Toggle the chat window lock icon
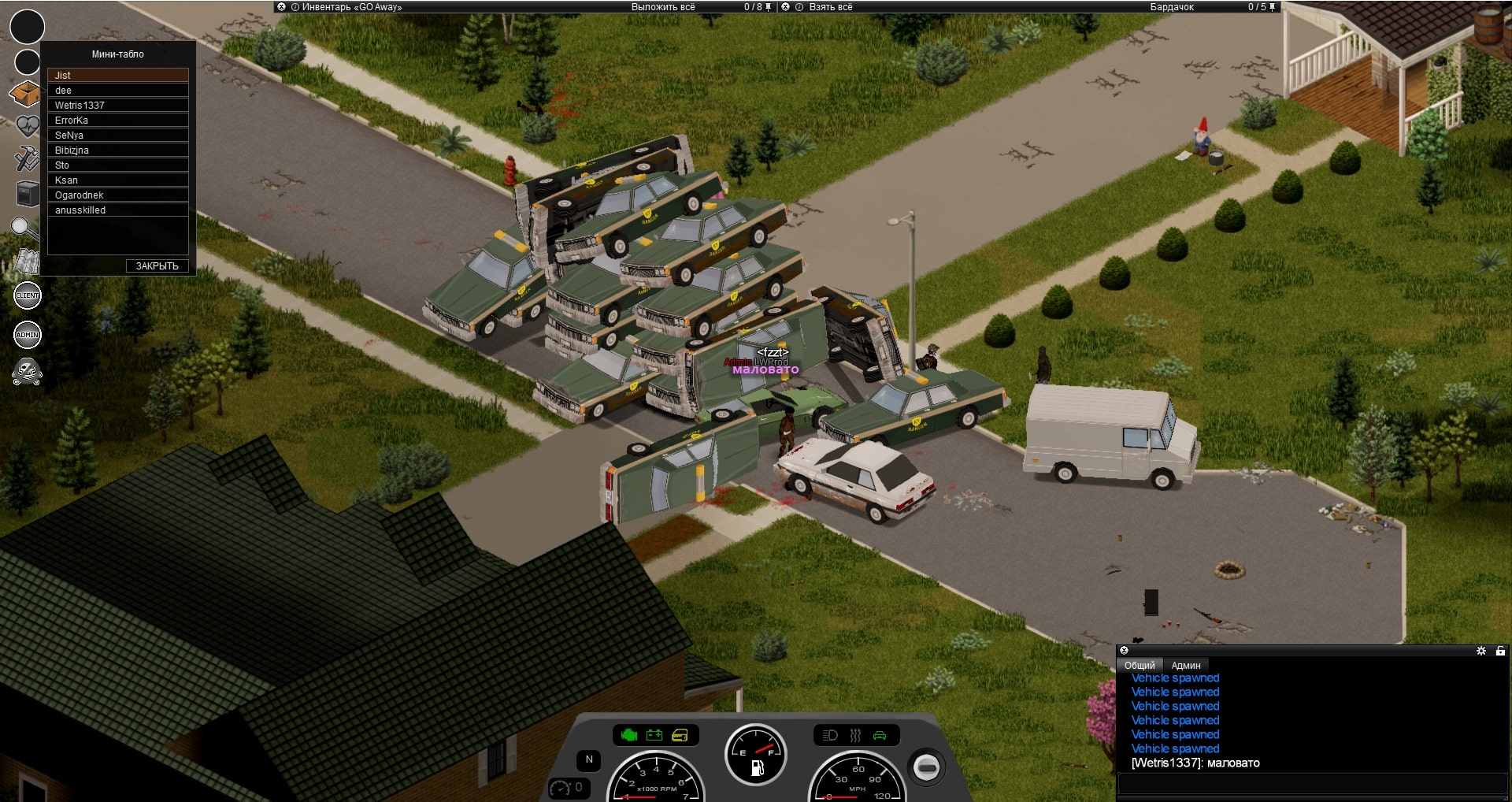 point(1500,651)
